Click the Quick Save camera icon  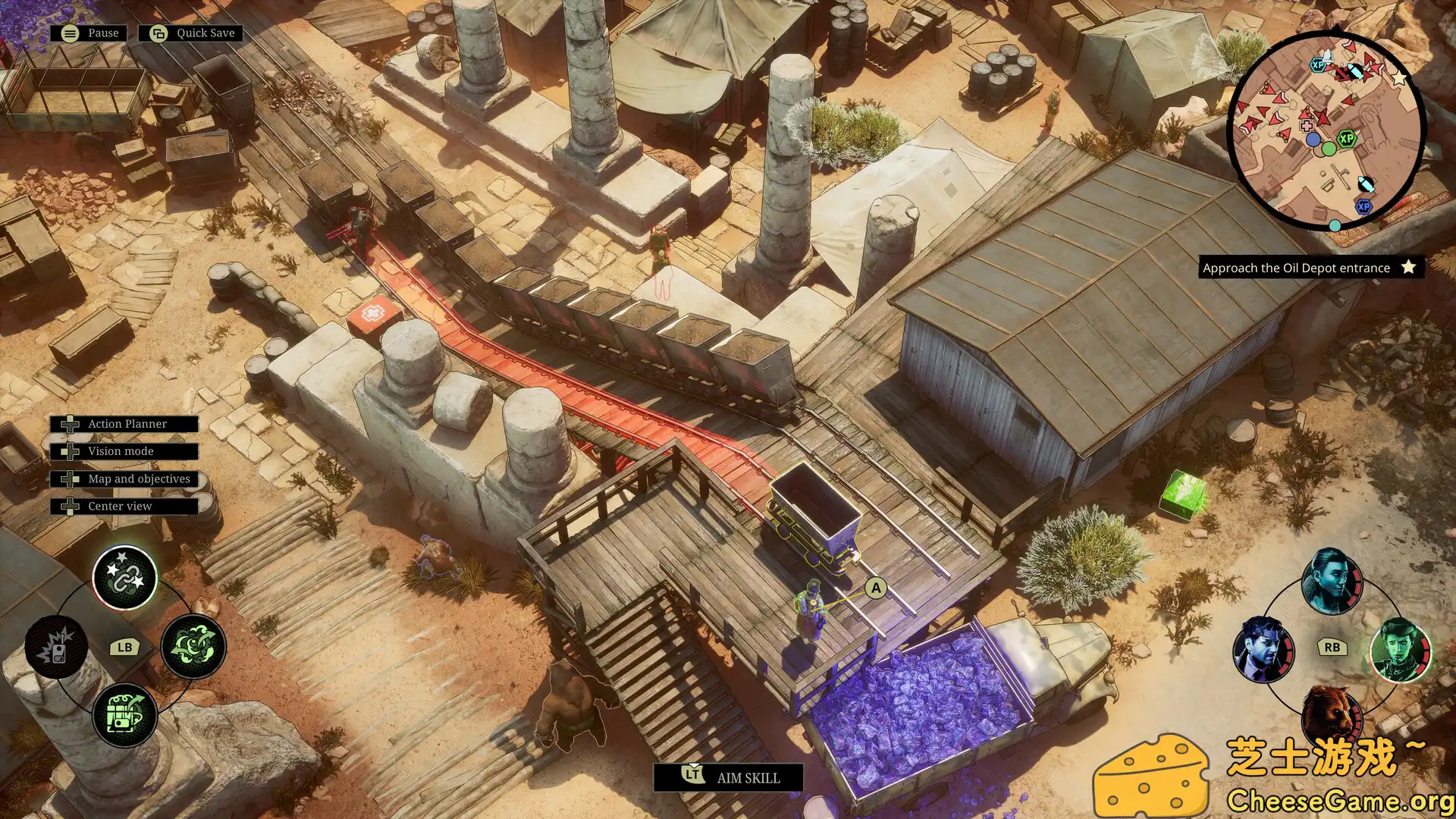tap(158, 33)
